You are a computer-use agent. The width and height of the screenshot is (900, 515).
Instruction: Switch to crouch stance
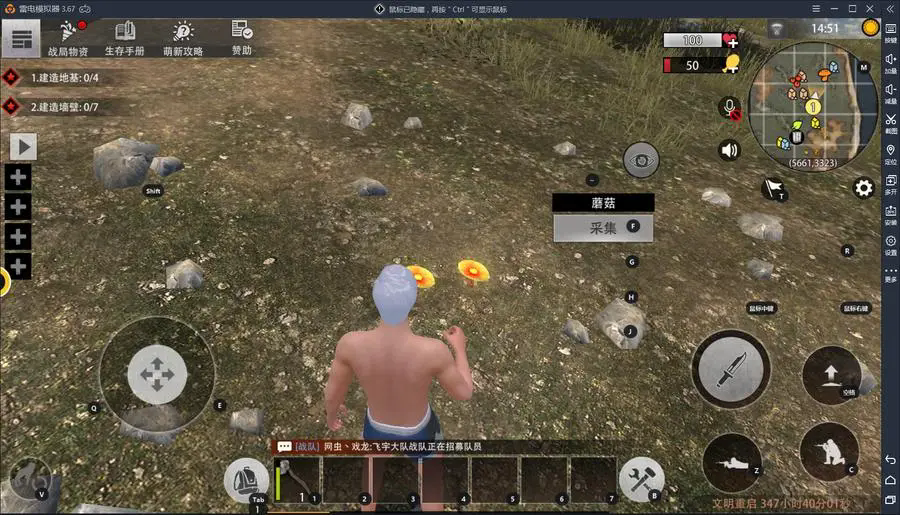tap(829, 450)
